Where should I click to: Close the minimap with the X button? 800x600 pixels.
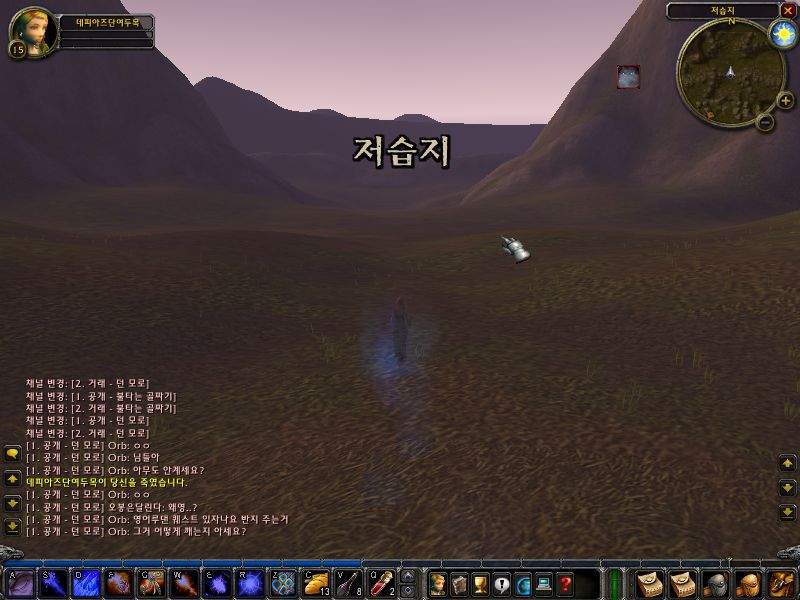pyautogui.click(x=787, y=11)
